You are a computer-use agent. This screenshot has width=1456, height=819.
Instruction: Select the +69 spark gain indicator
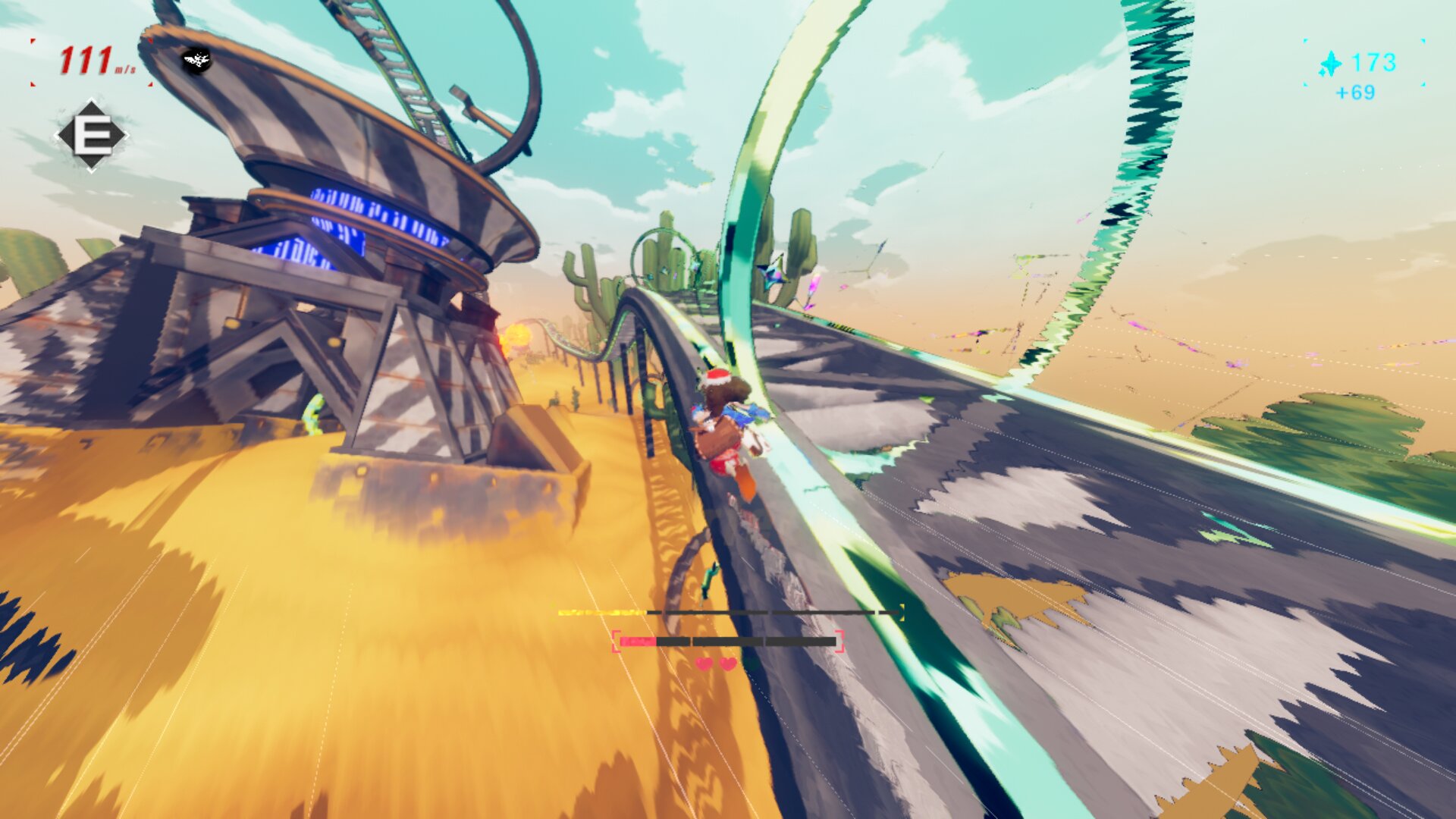click(1356, 94)
